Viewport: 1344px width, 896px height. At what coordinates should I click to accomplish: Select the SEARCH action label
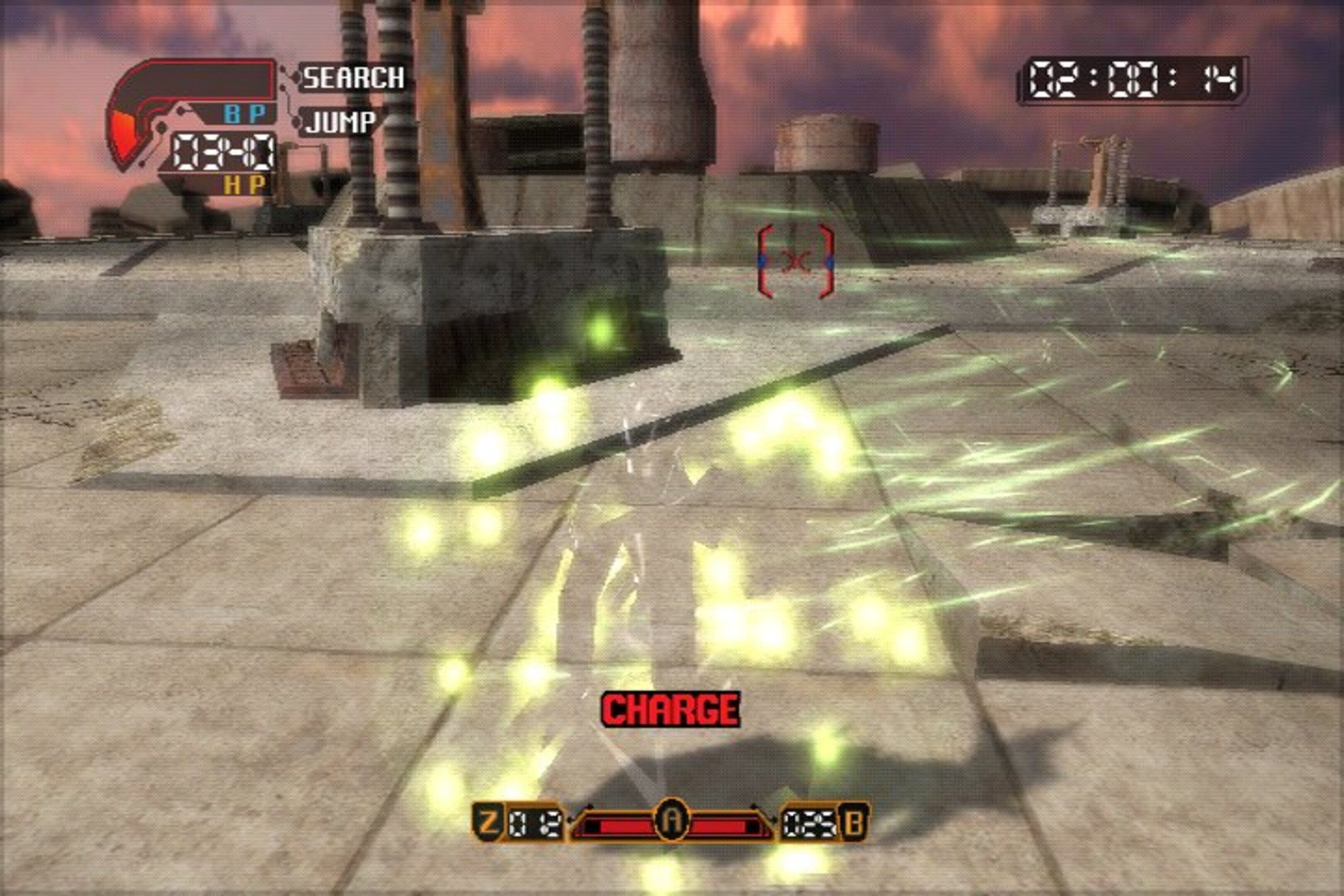[x=353, y=78]
